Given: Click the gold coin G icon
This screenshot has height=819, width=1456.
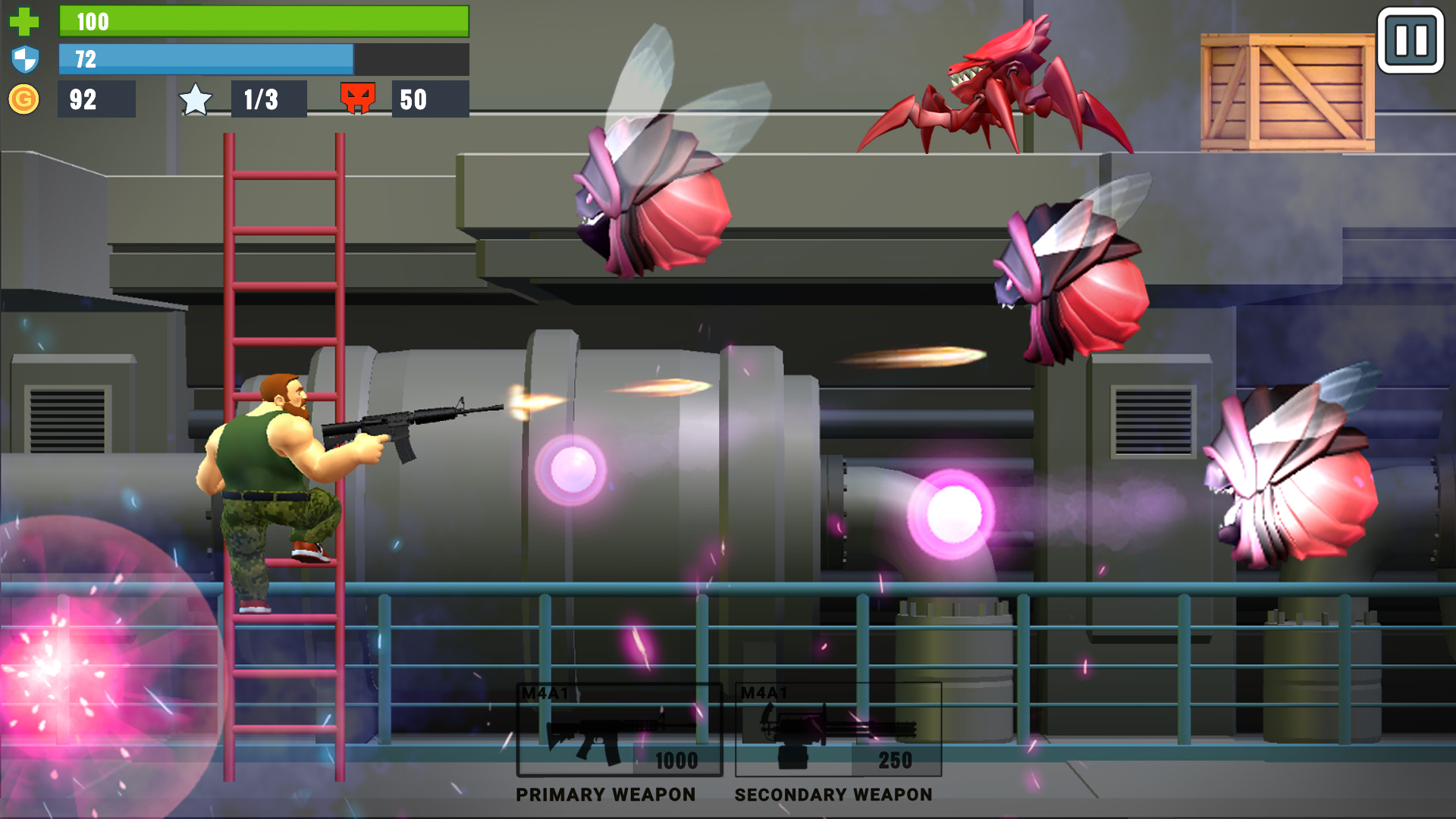Looking at the screenshot, I should point(25,97).
